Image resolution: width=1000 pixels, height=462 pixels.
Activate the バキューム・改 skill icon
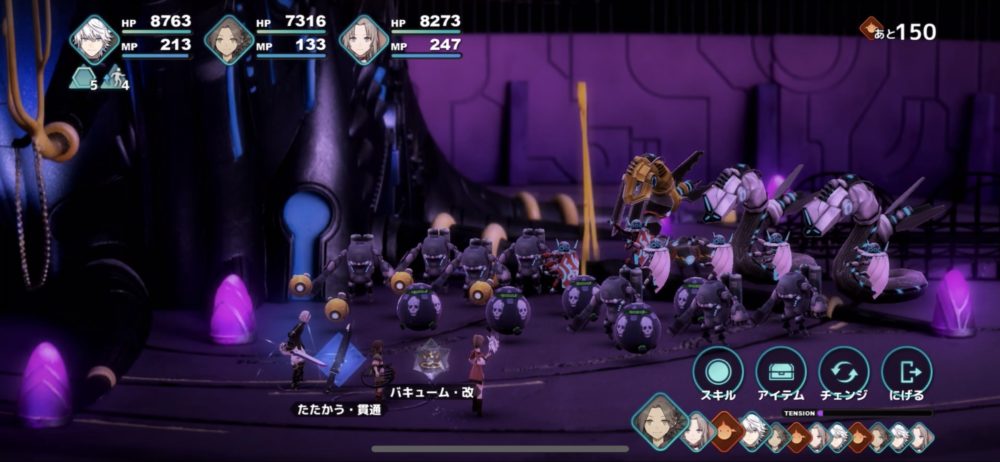(x=431, y=357)
